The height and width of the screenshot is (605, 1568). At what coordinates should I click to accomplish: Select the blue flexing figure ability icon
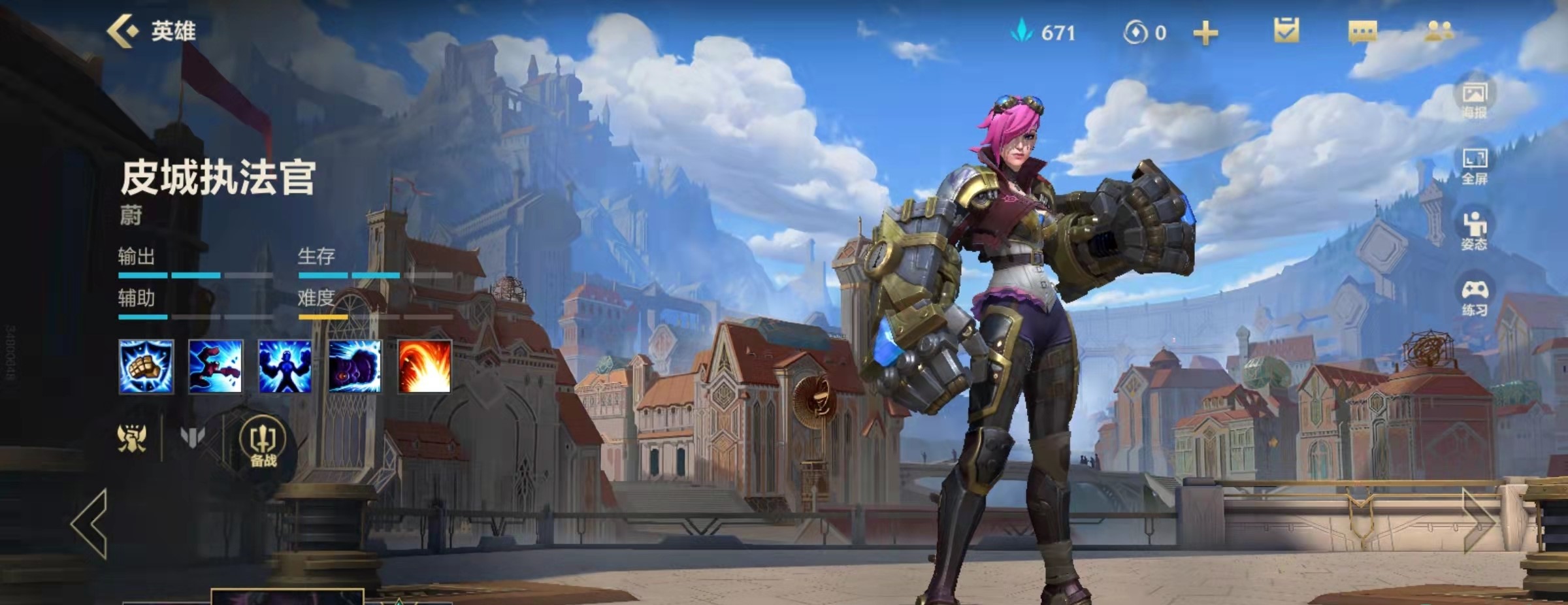click(285, 367)
